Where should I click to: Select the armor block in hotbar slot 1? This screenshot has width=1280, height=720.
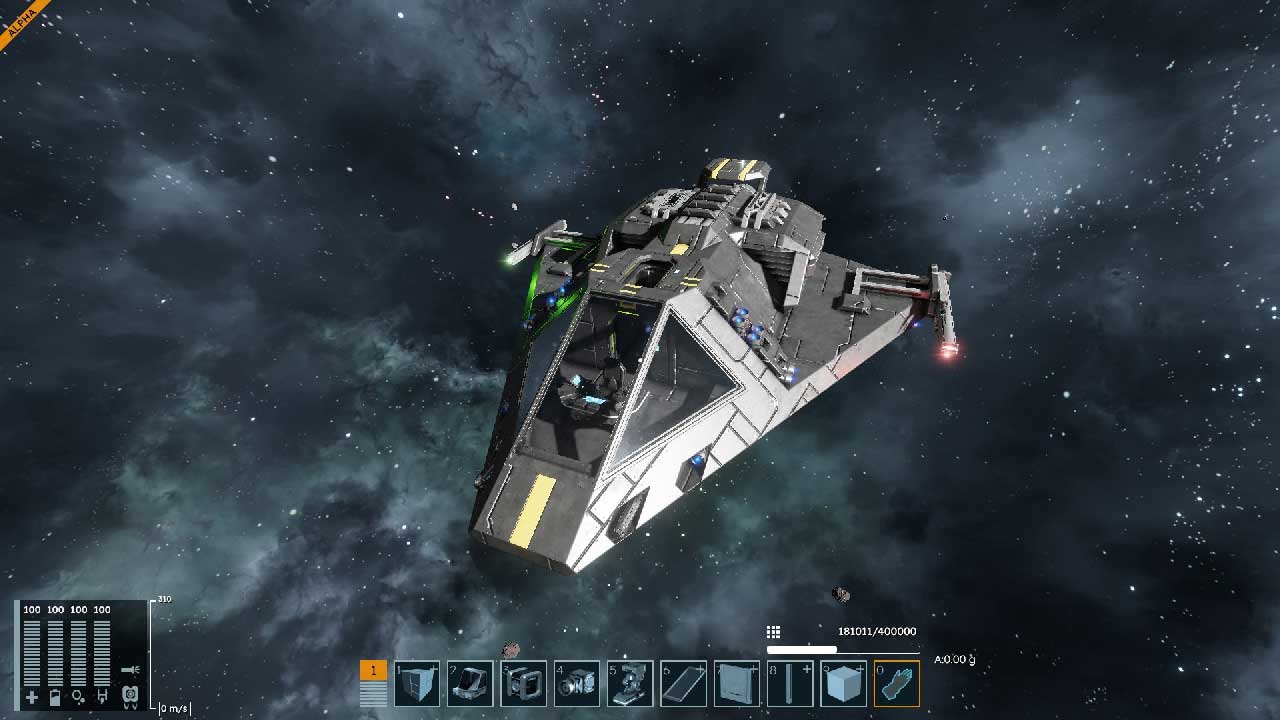click(x=417, y=684)
